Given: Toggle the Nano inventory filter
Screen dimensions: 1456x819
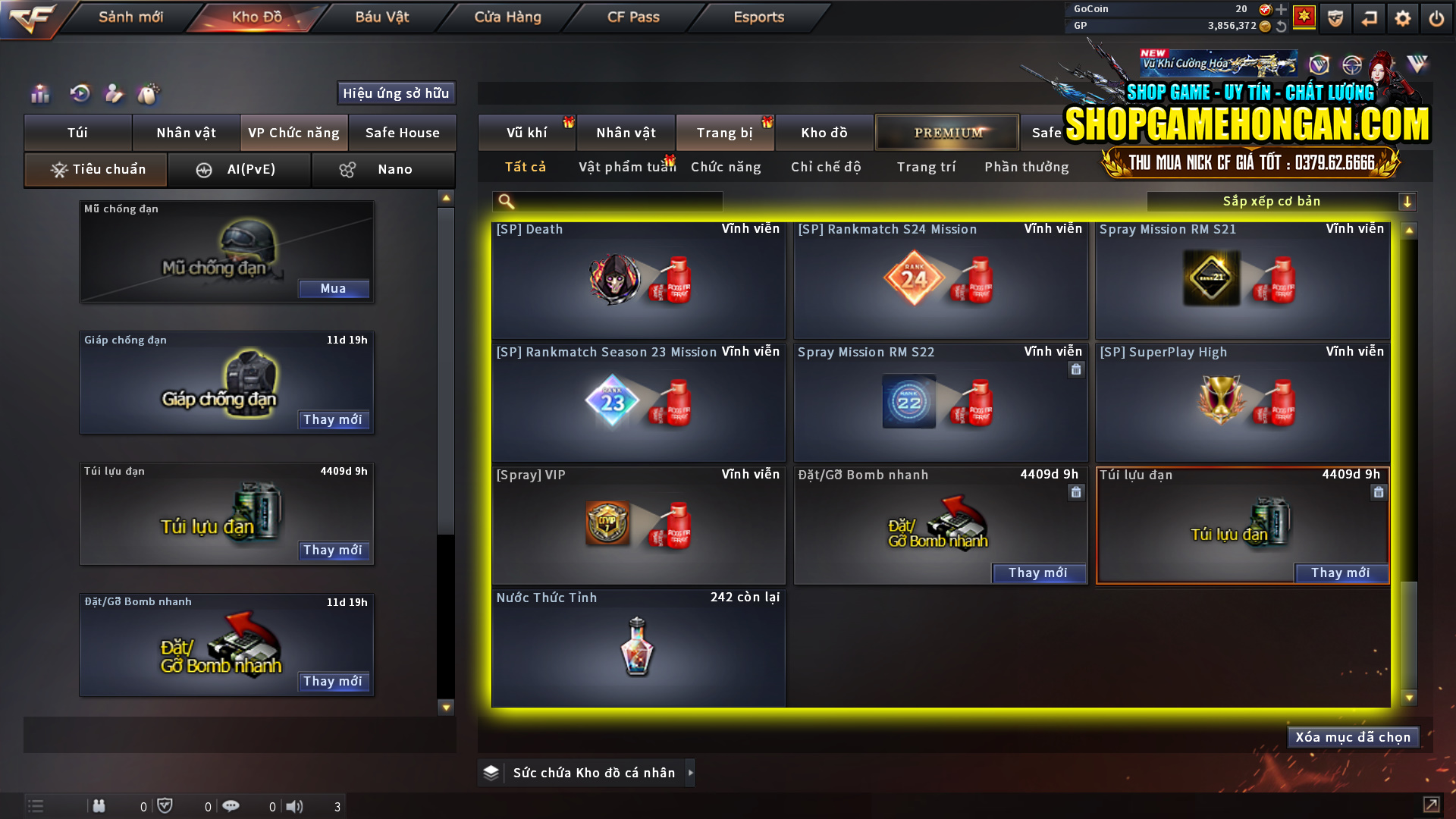Looking at the screenshot, I should 383,169.
